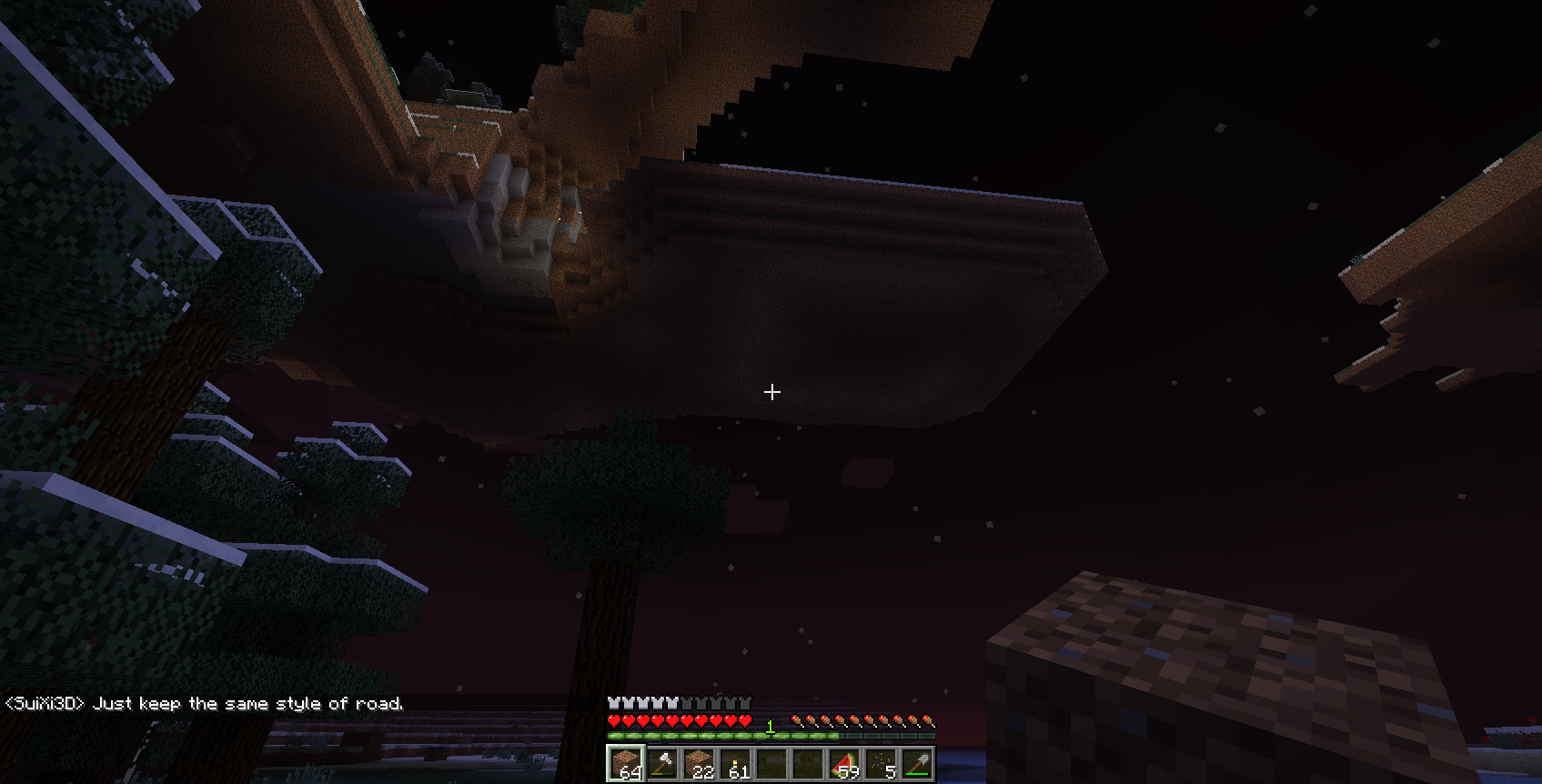Select the melon slices slot
1542x784 pixels.
843,763
